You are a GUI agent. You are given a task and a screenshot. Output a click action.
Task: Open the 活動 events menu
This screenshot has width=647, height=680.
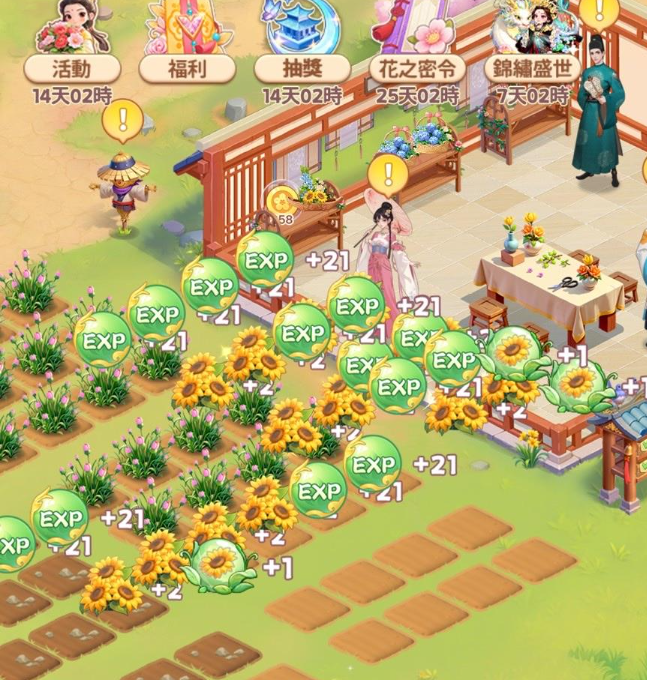pos(72,45)
